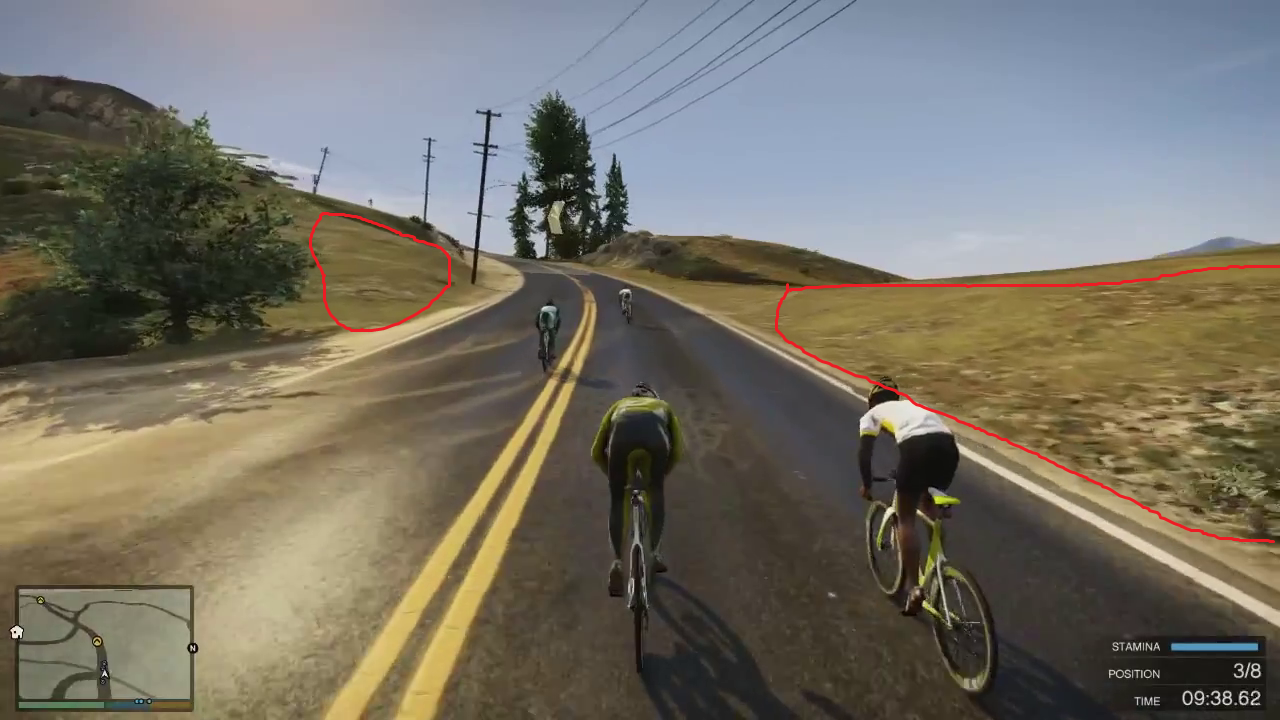Select the checkpoint marker nearest the player arrow

(97, 641)
